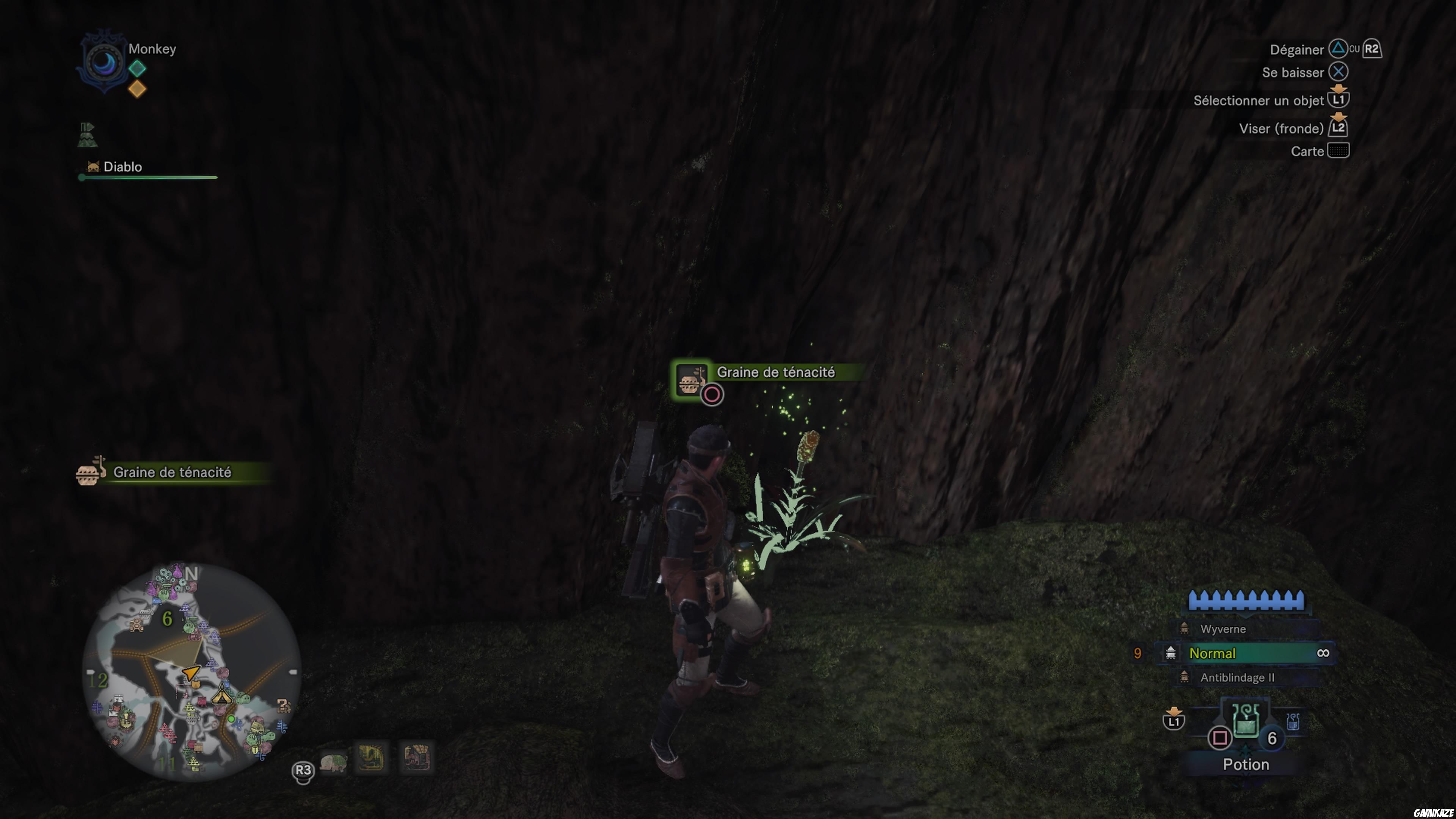Click the Se baisser action label
The image size is (1456, 819).
[1293, 72]
